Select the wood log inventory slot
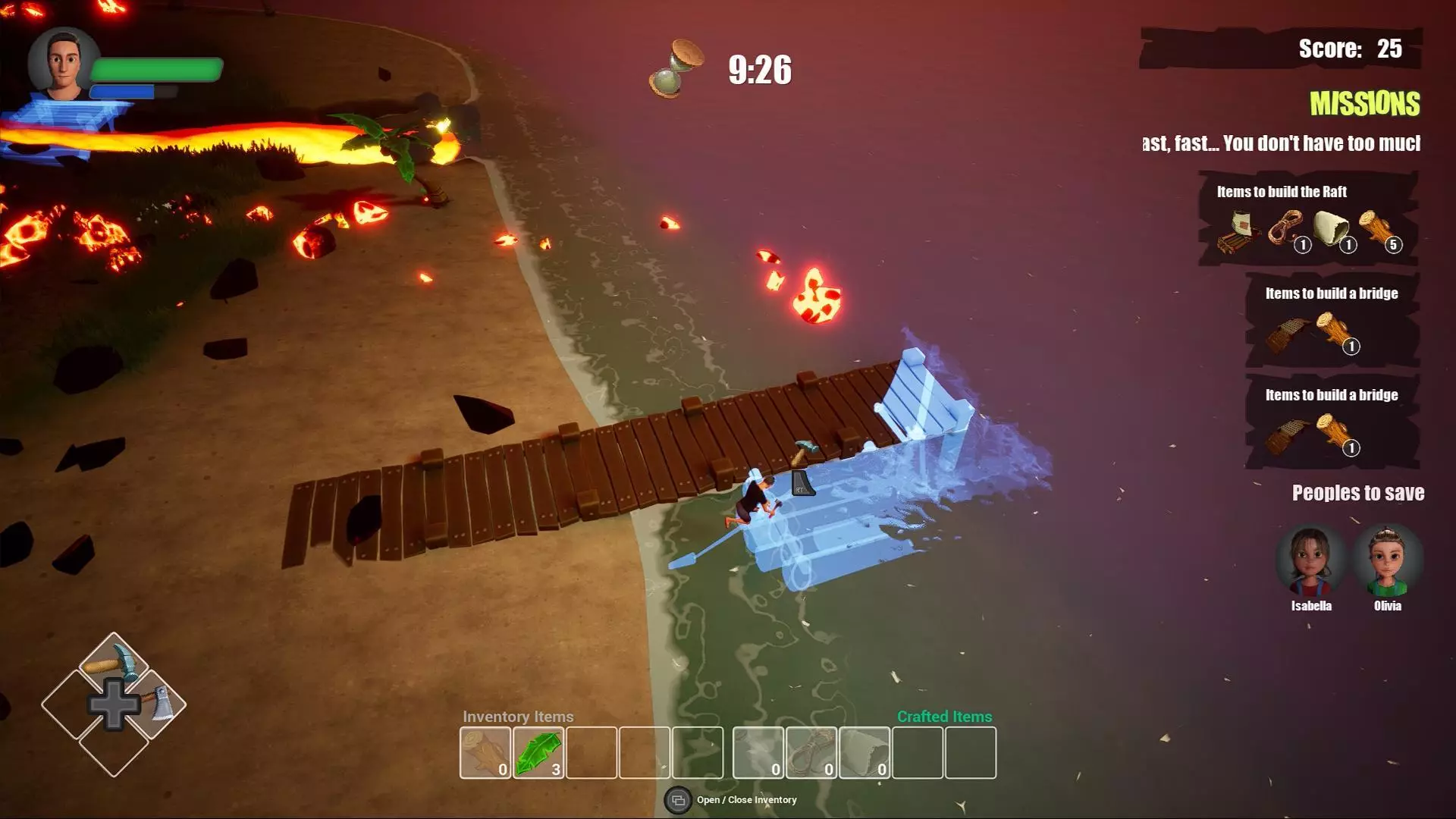The height and width of the screenshot is (819, 1456). click(485, 752)
